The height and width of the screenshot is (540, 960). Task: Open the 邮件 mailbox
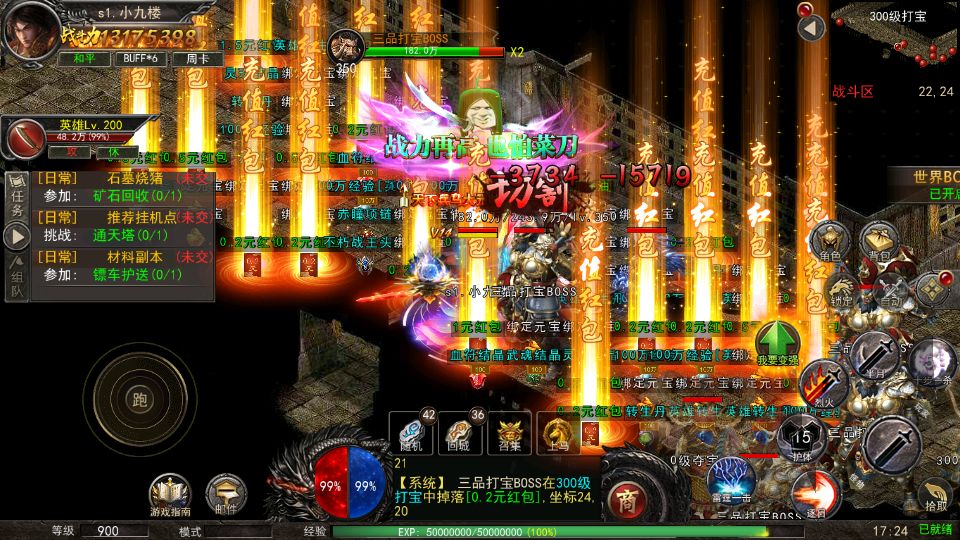click(x=226, y=495)
